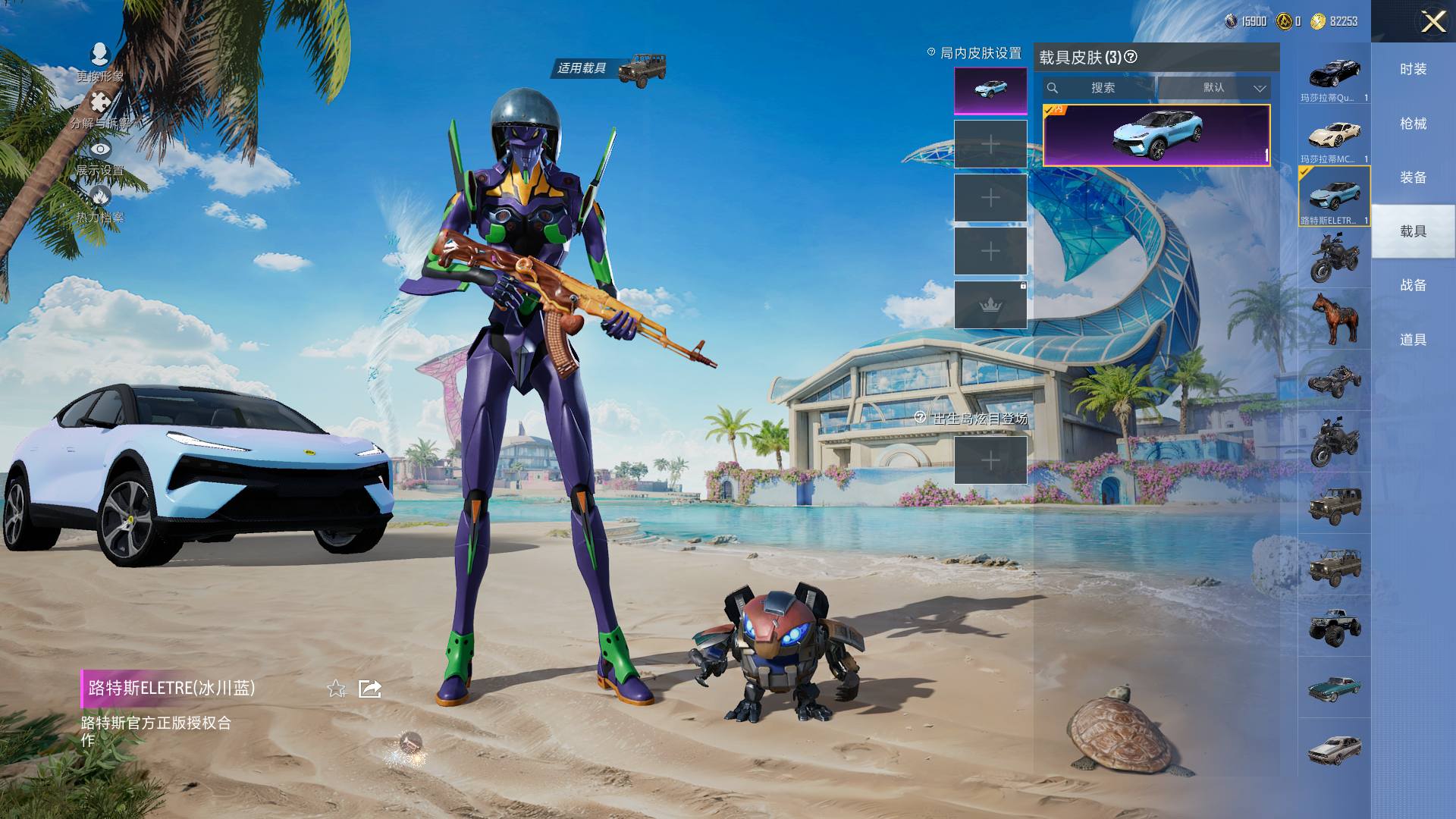Share the Lotus ELETRE skin

click(369, 689)
